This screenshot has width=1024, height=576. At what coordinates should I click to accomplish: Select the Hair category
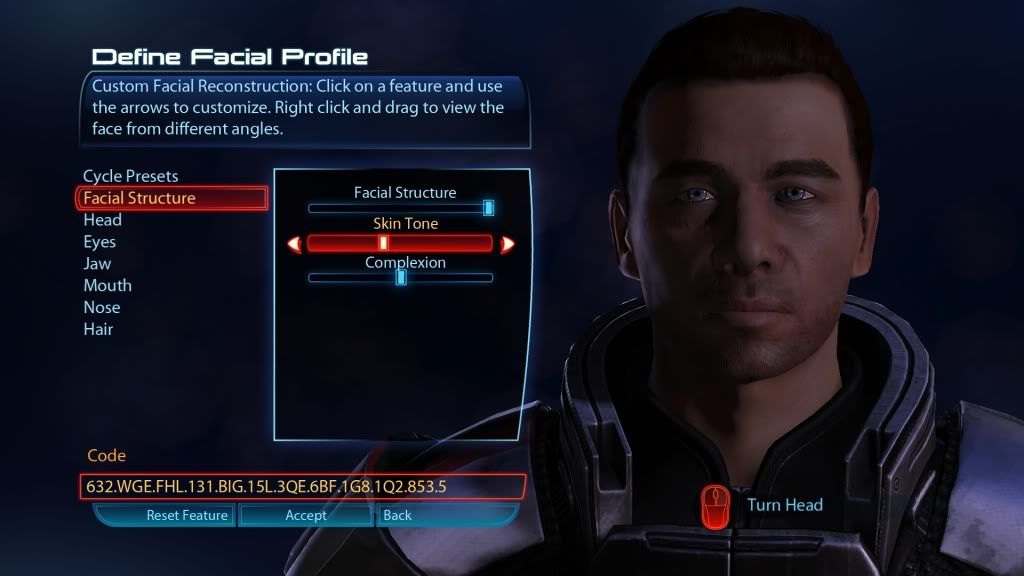click(x=98, y=330)
